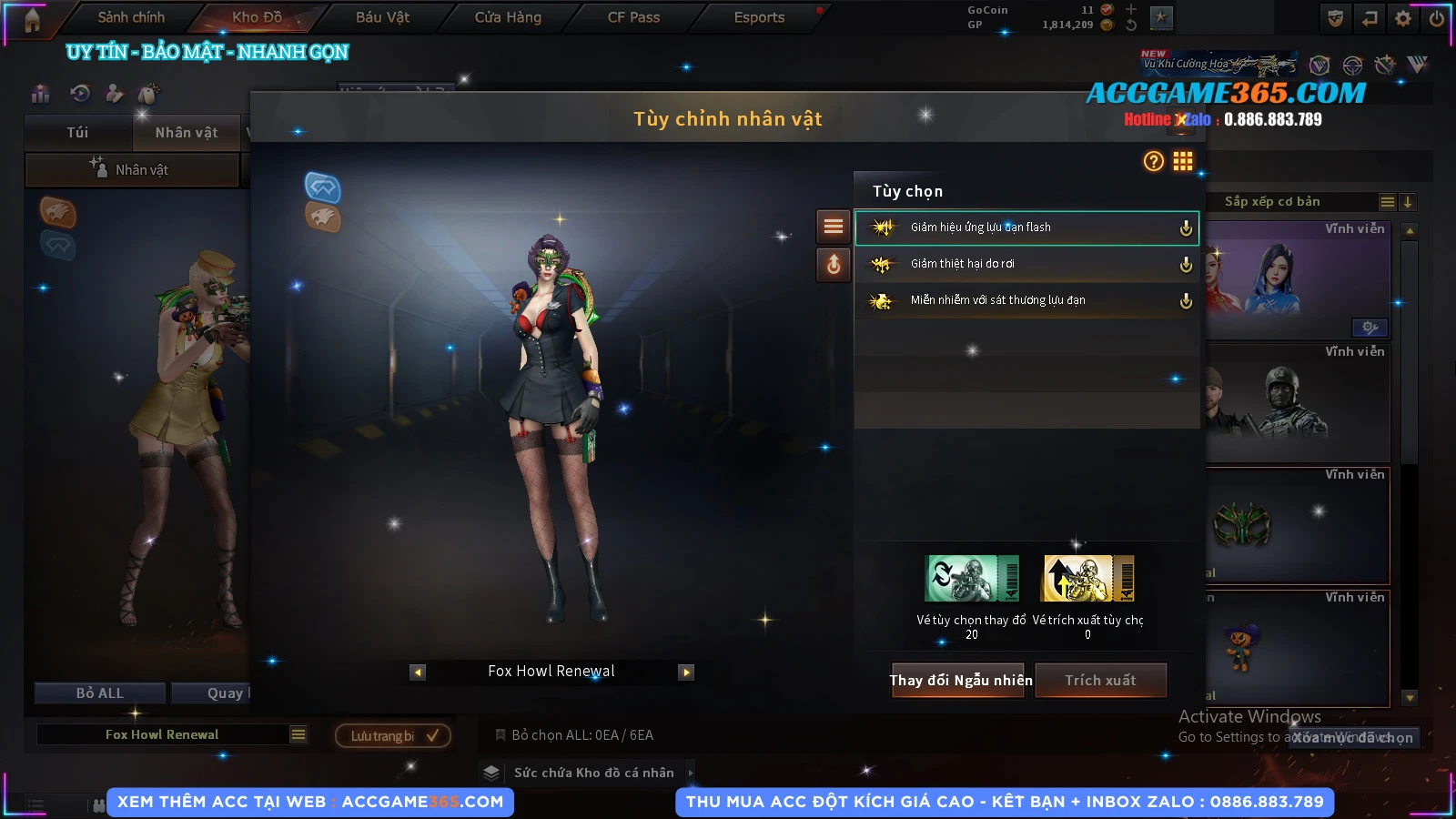
Task: Select the Túi bag tab
Action: [x=77, y=133]
